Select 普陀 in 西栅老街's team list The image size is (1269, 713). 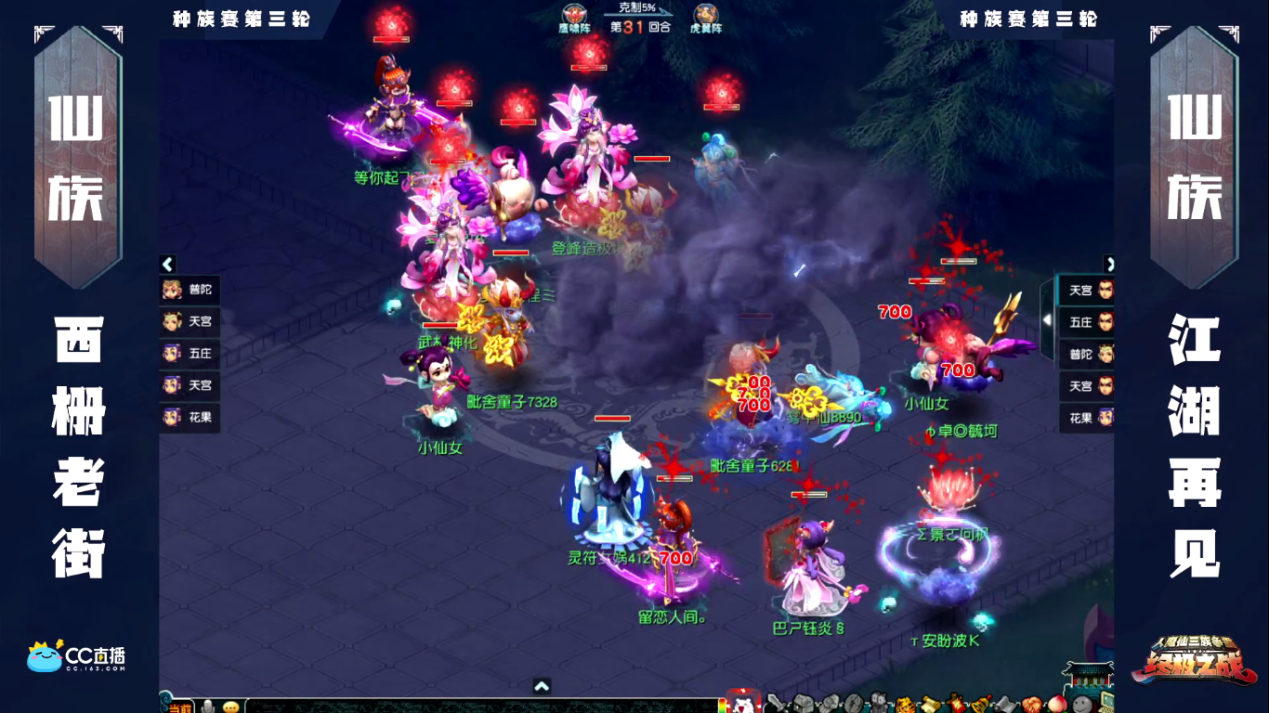click(189, 290)
